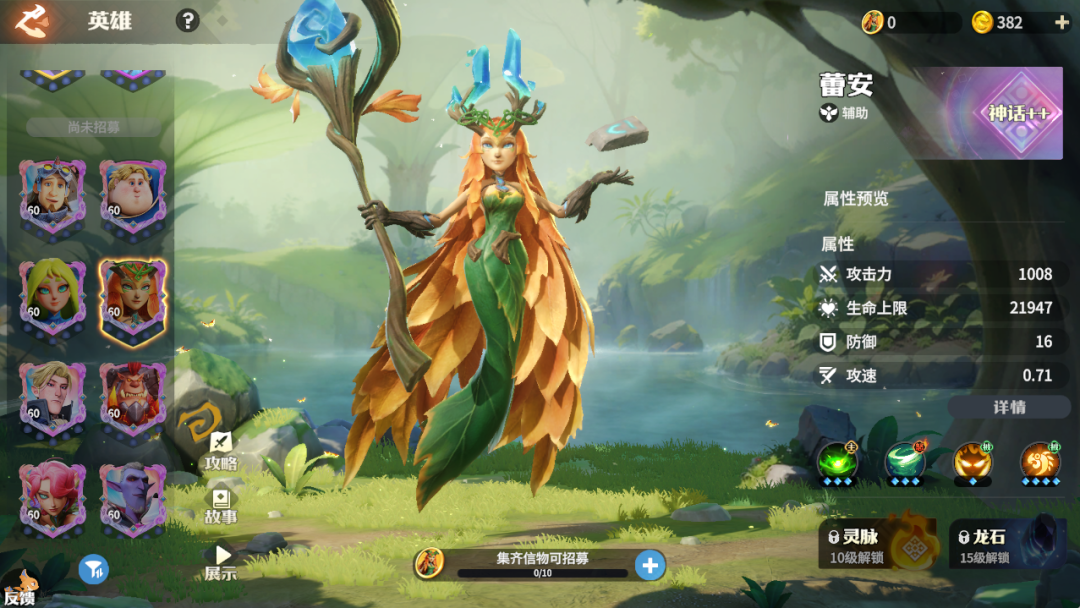
Task: Select the chubby blond hero portrait
Action: 132,194
